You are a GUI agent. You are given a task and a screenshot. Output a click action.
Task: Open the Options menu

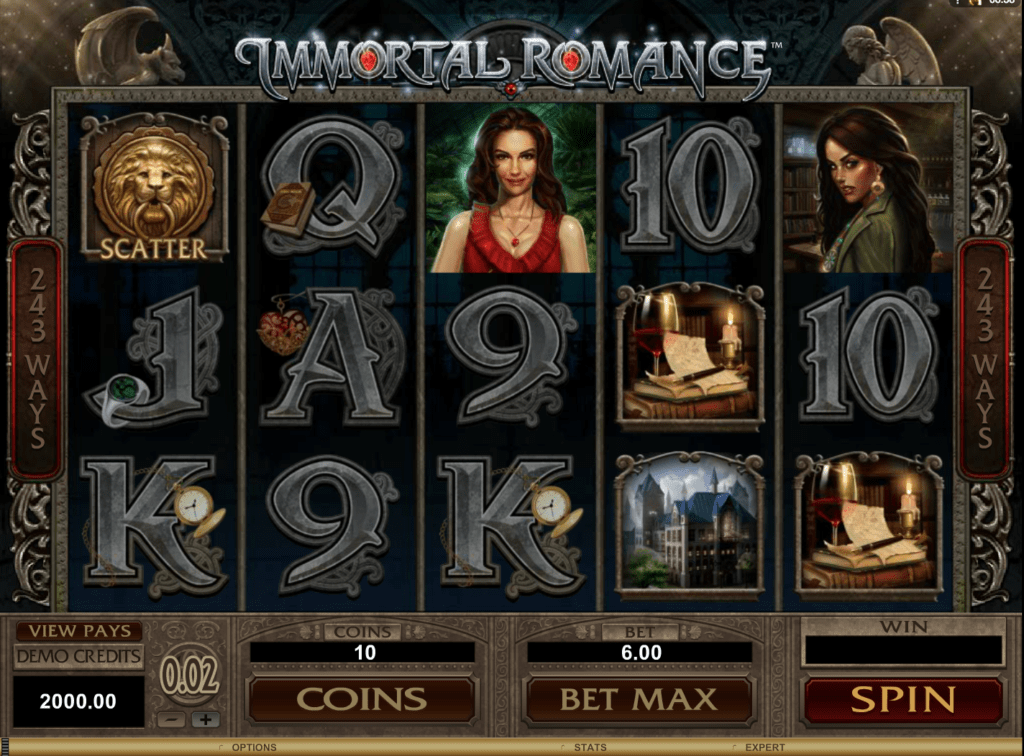(253, 747)
